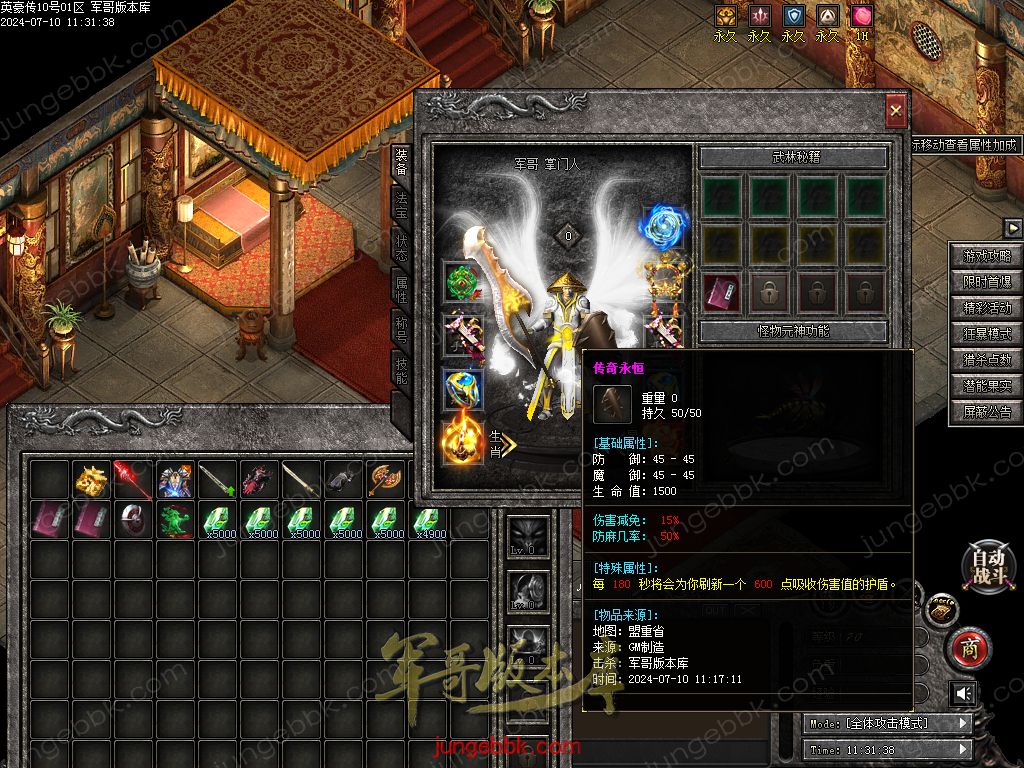Open the 游戏攻略 game guide
This screenshot has height=768, width=1024.
tap(987, 257)
